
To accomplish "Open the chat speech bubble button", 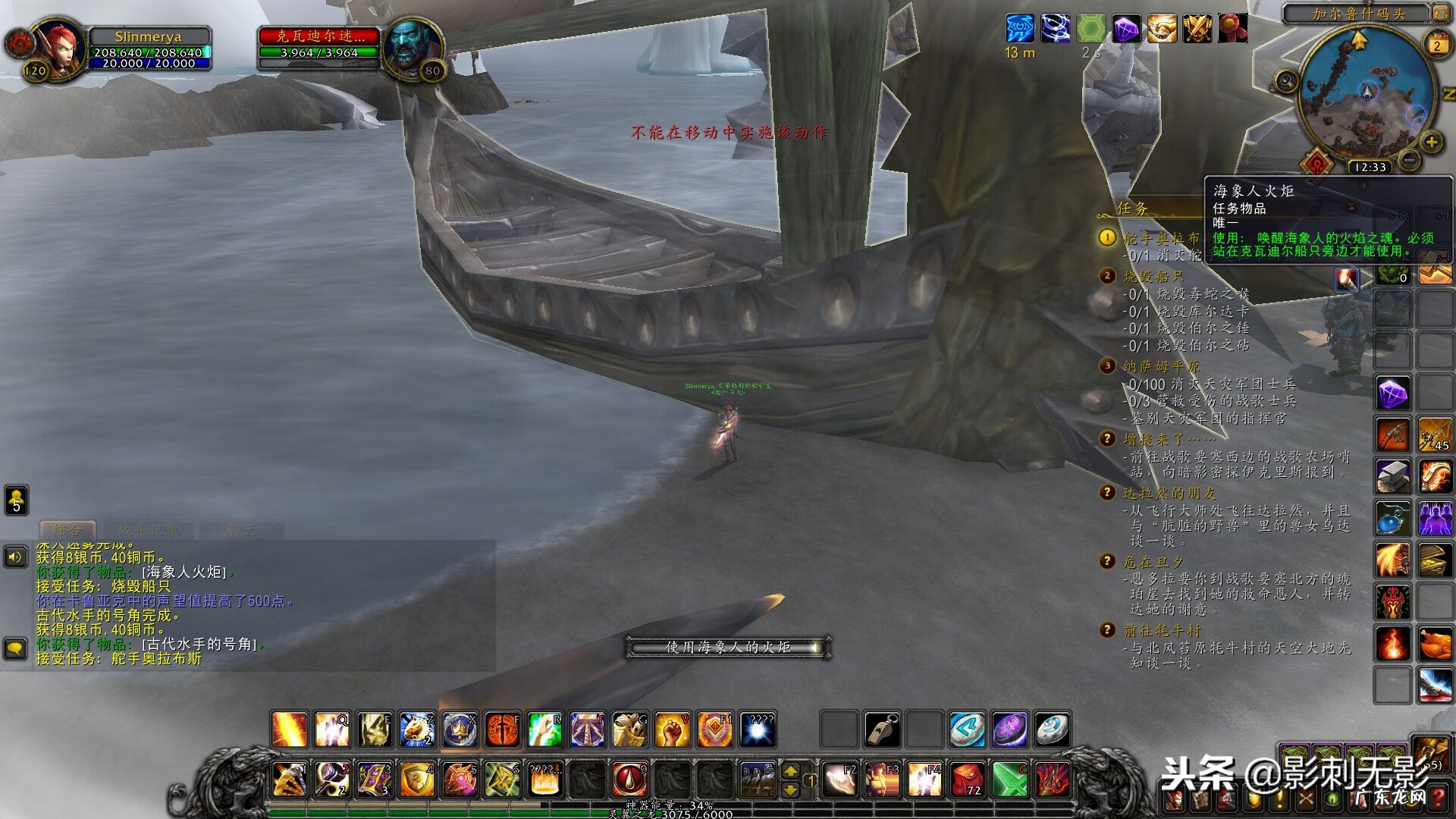I will tap(16, 648).
